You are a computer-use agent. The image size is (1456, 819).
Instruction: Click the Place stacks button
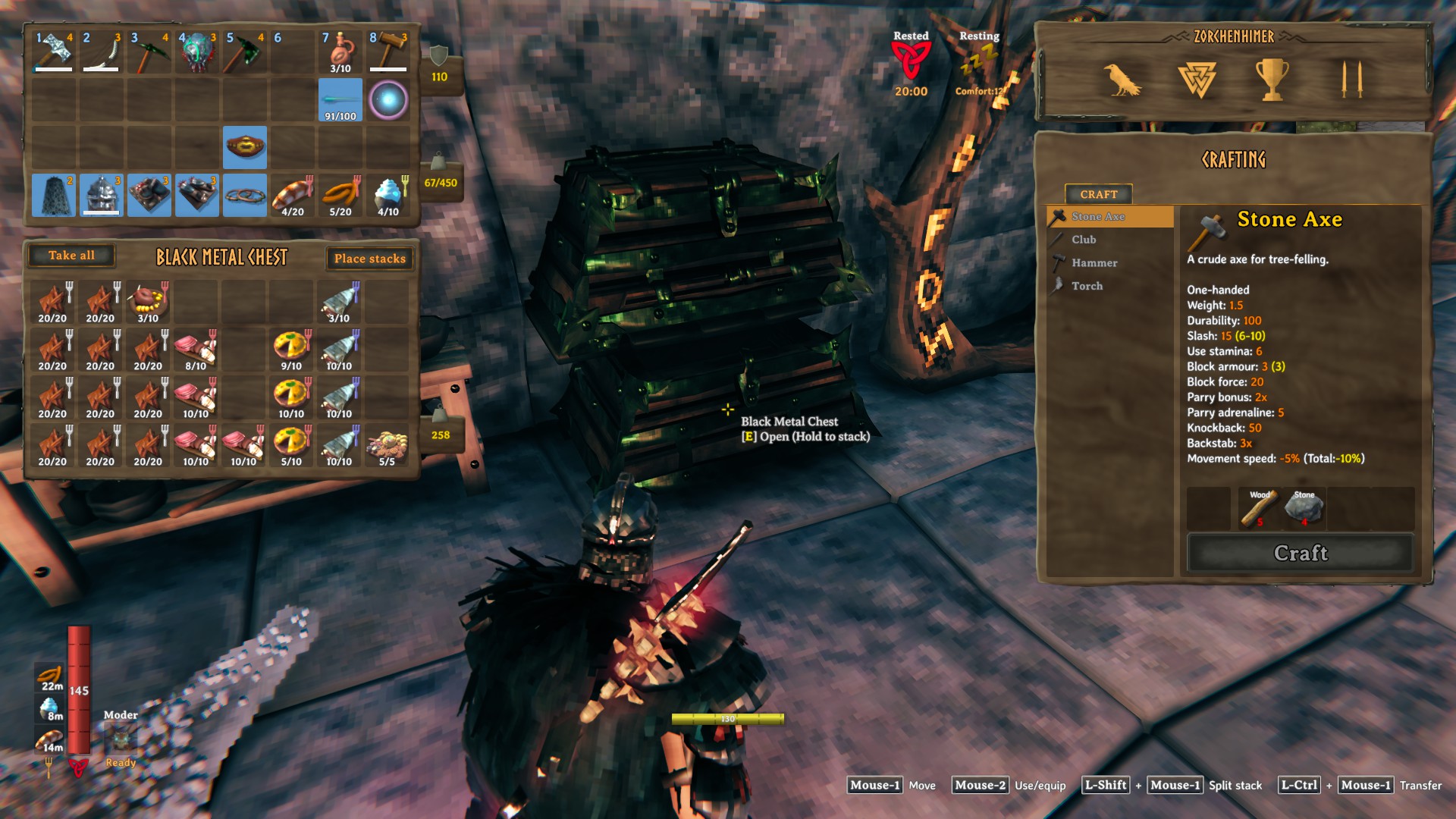coord(369,259)
